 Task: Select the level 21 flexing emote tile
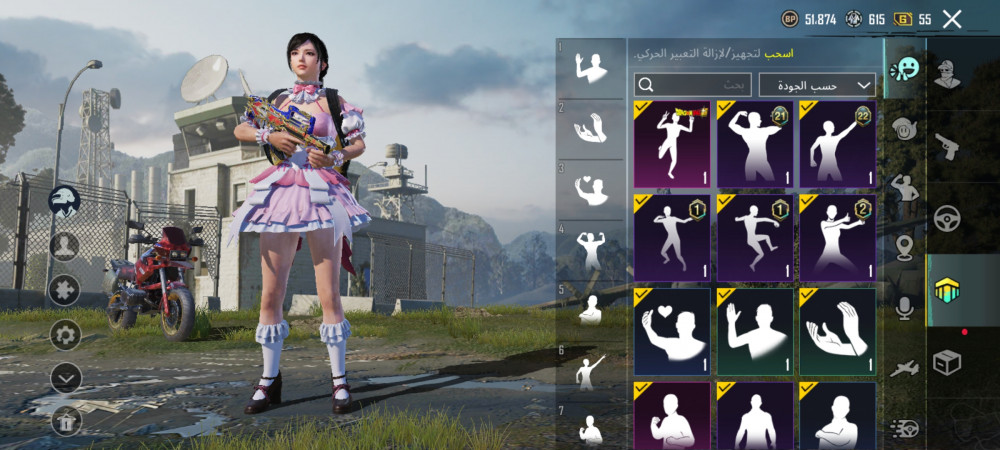(755, 144)
